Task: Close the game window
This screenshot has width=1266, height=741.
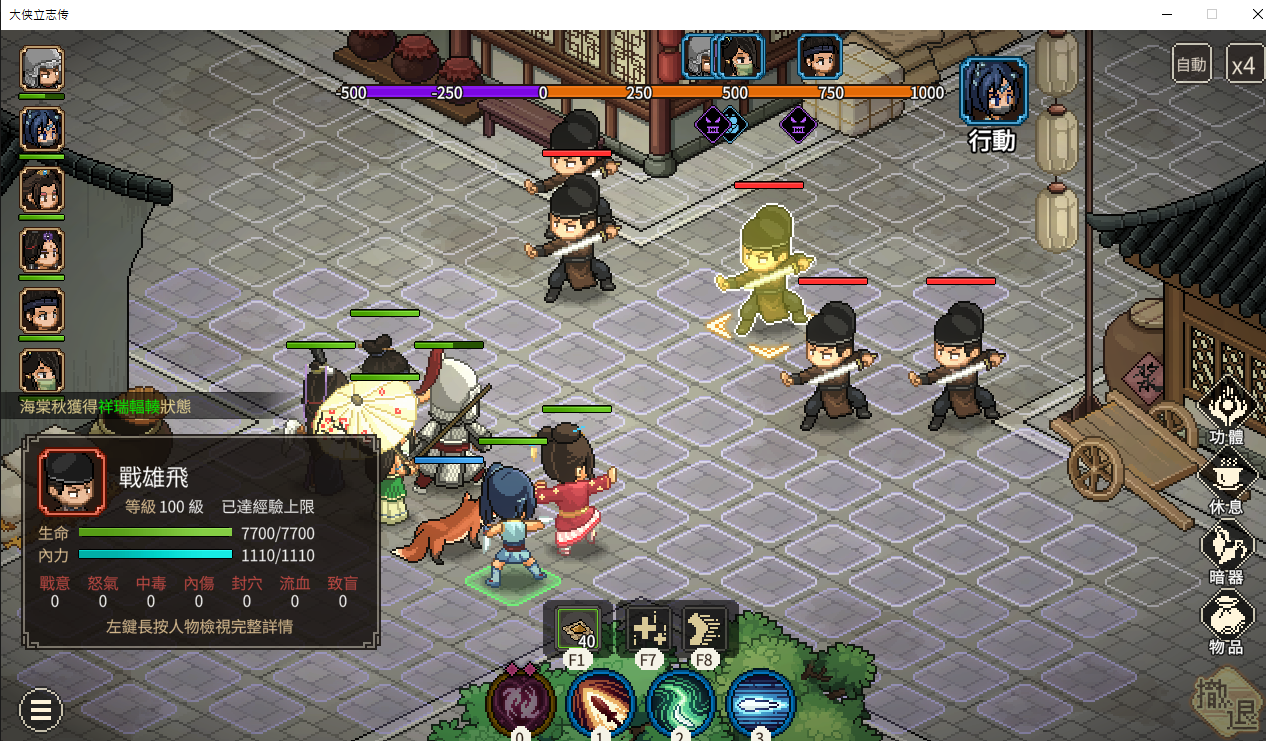Action: [x=1255, y=14]
